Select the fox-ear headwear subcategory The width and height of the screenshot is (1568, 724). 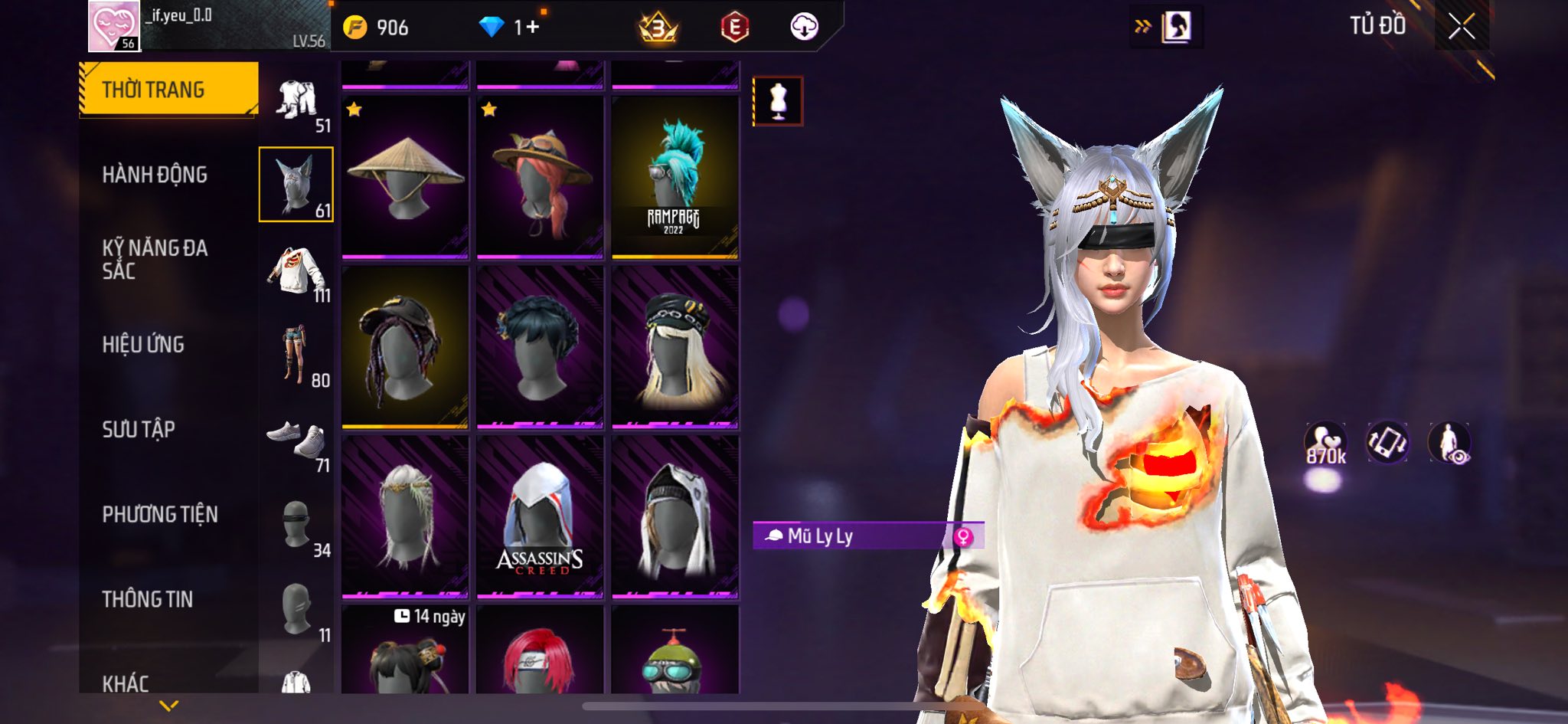click(296, 185)
